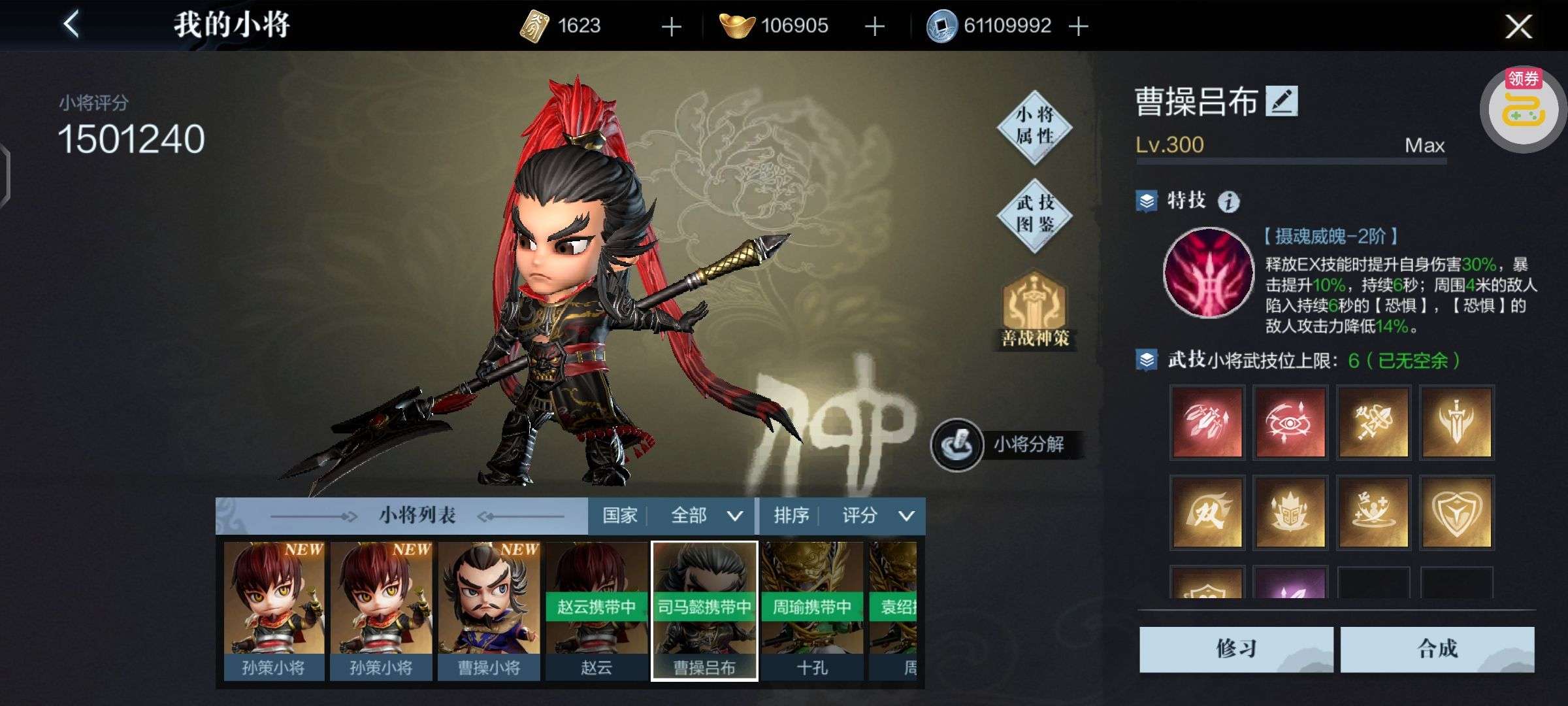Close the 我的小将 screen

(x=1518, y=27)
